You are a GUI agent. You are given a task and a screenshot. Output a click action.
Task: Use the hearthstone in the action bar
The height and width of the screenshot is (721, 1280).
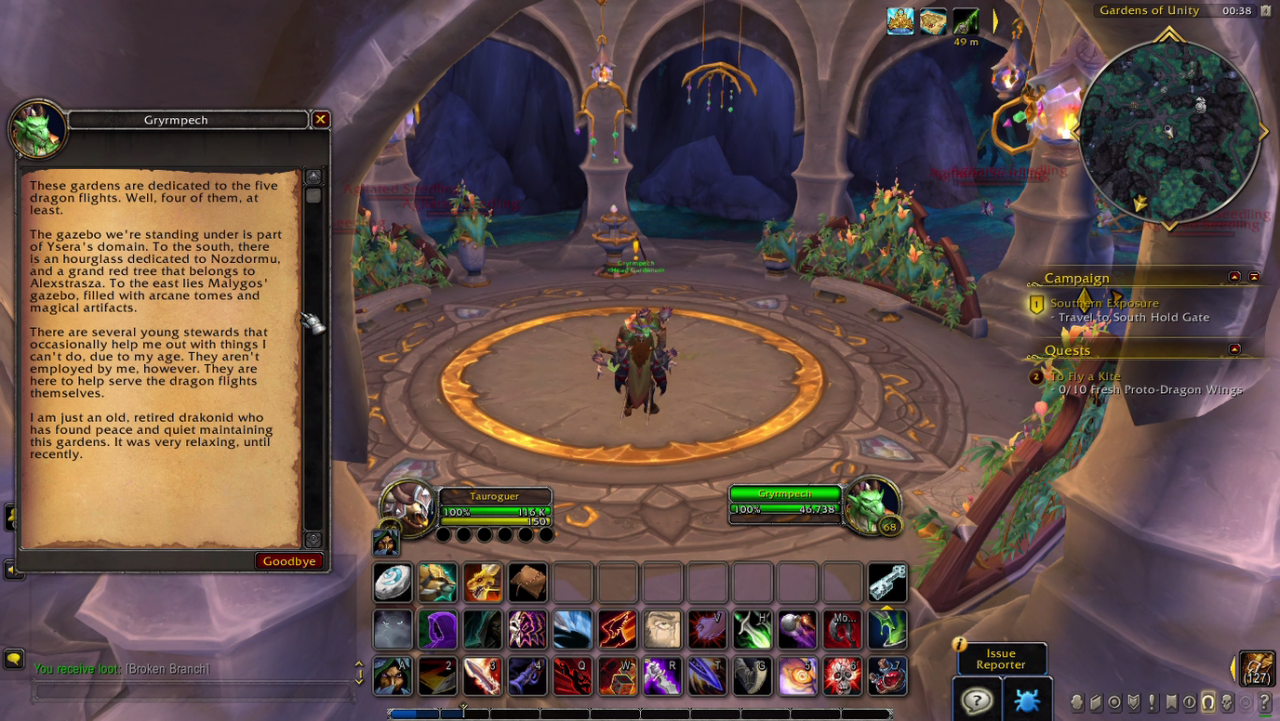tap(392, 582)
